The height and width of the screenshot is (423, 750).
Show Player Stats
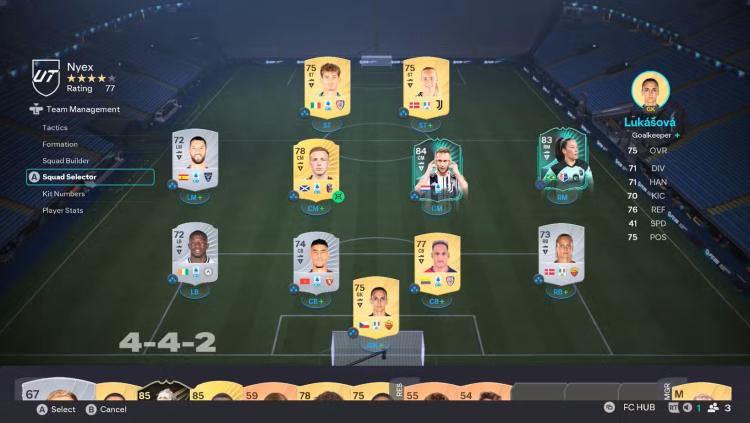tap(63, 210)
